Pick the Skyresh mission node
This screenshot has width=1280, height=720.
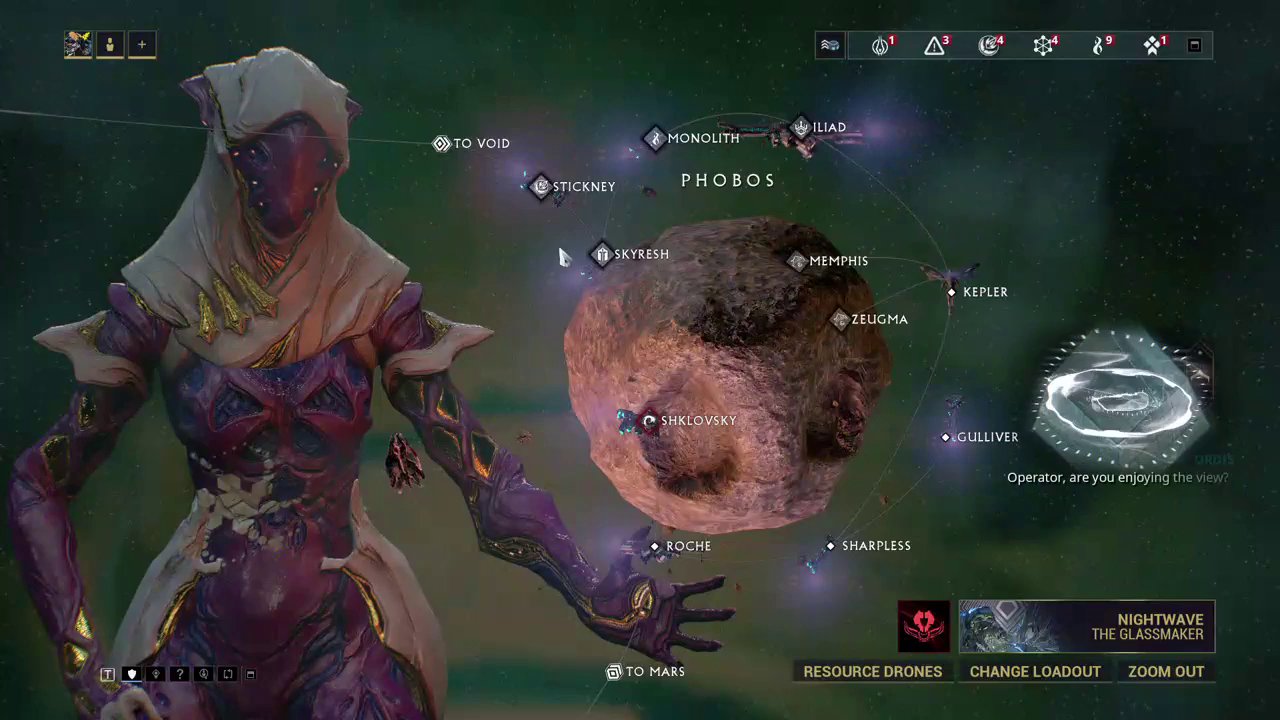(x=602, y=254)
